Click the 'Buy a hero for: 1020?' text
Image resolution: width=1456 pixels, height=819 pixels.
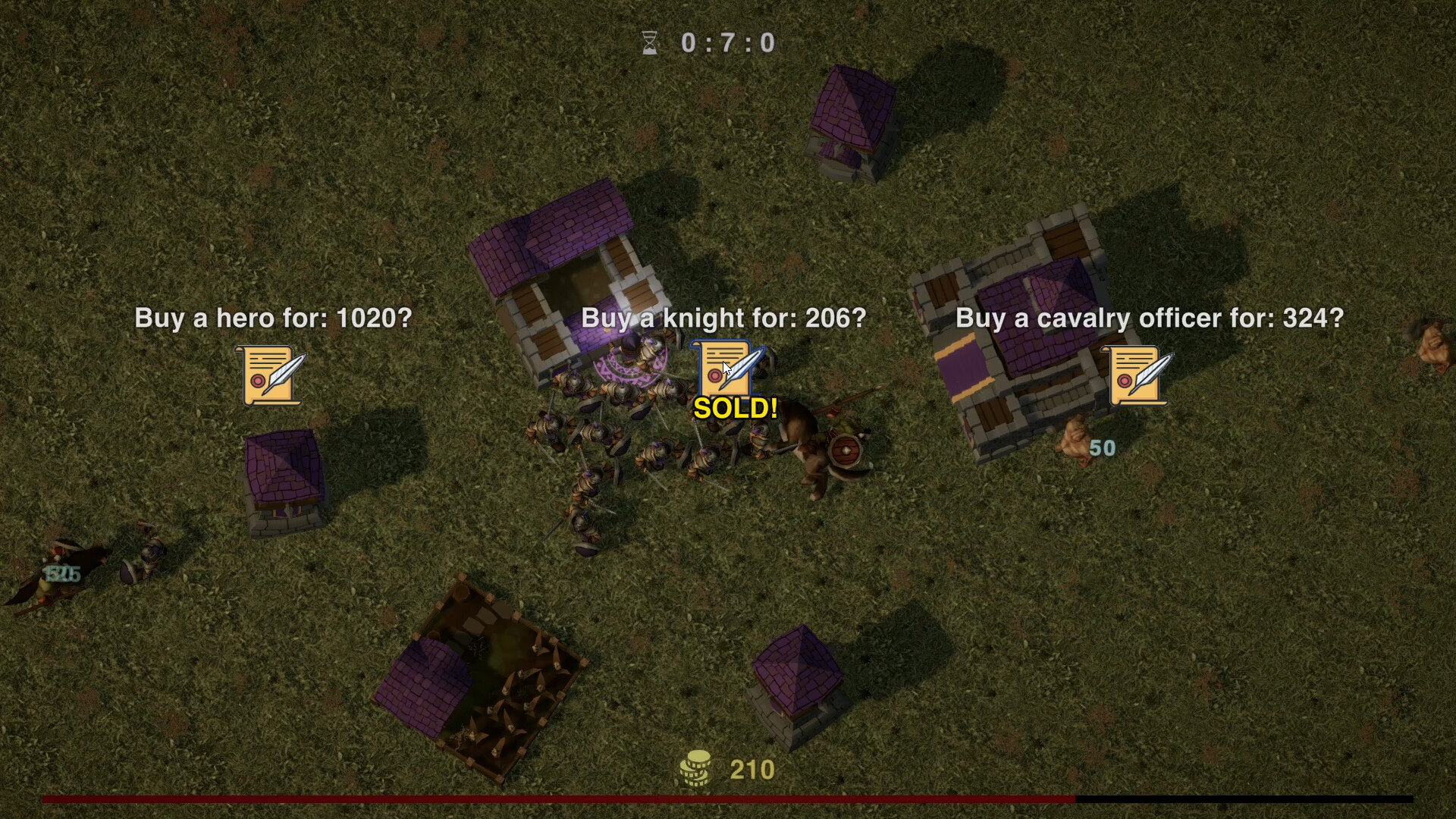(273, 318)
